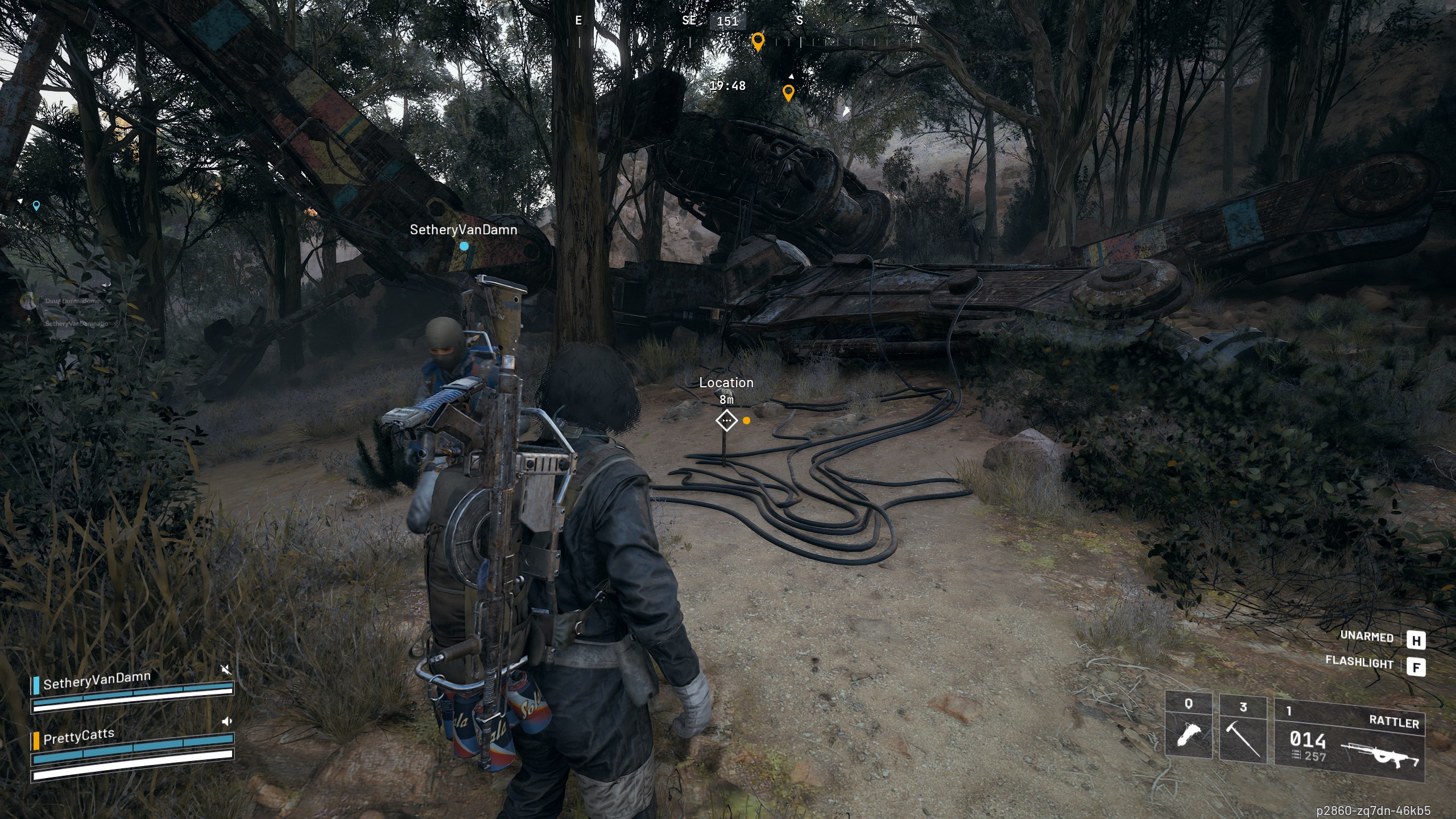The image size is (1456, 819).
Task: Click SetheryVanDamn's floating name tag
Action: pos(464,230)
